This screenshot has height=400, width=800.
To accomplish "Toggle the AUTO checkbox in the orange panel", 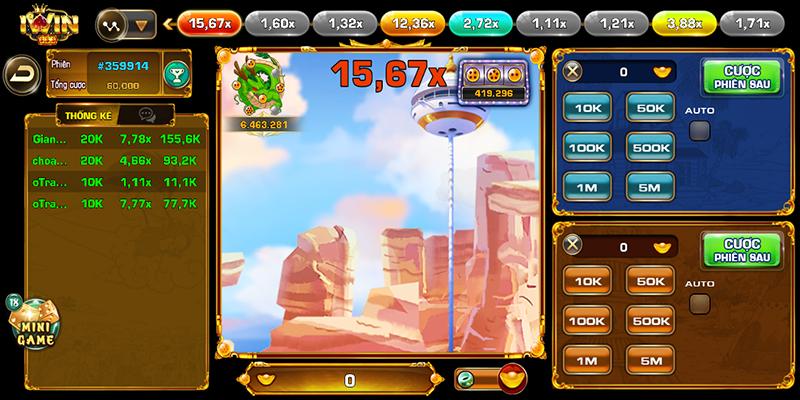I will [700, 304].
